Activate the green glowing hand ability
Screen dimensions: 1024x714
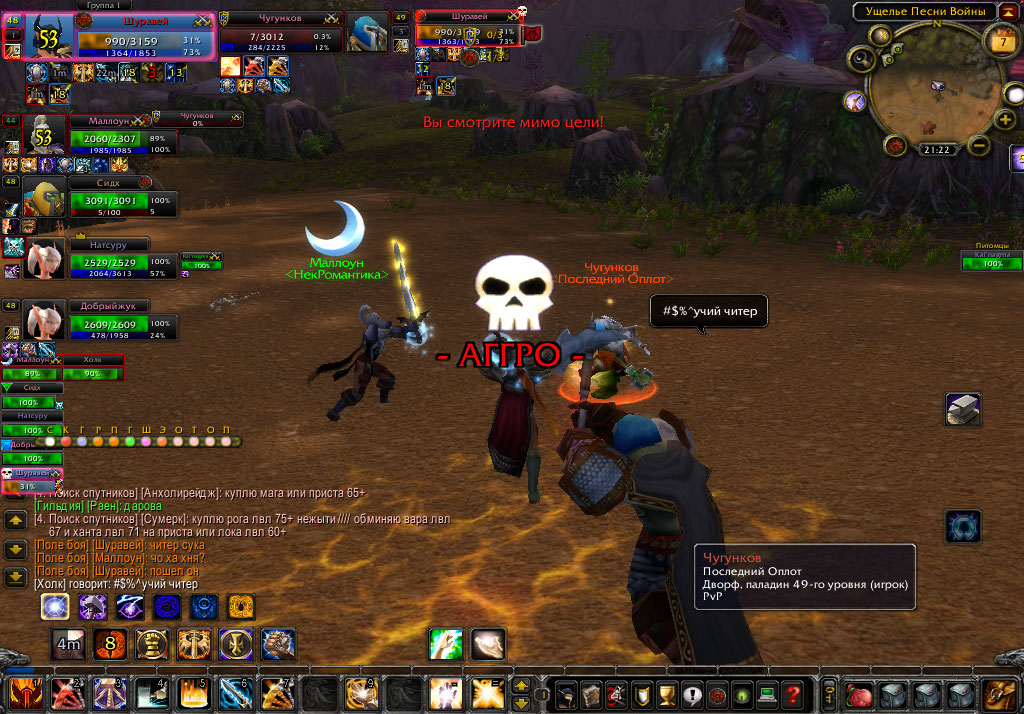click(445, 644)
